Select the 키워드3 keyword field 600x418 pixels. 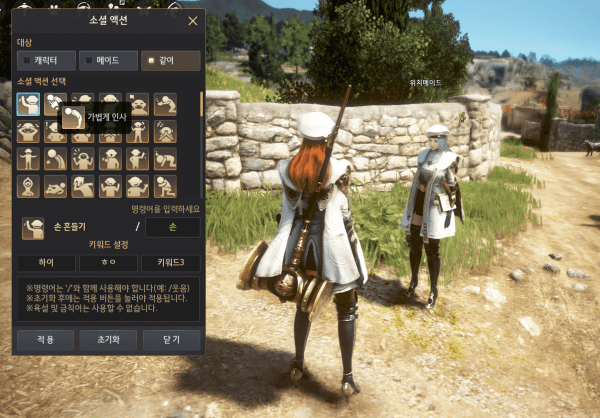pyautogui.click(x=170, y=263)
